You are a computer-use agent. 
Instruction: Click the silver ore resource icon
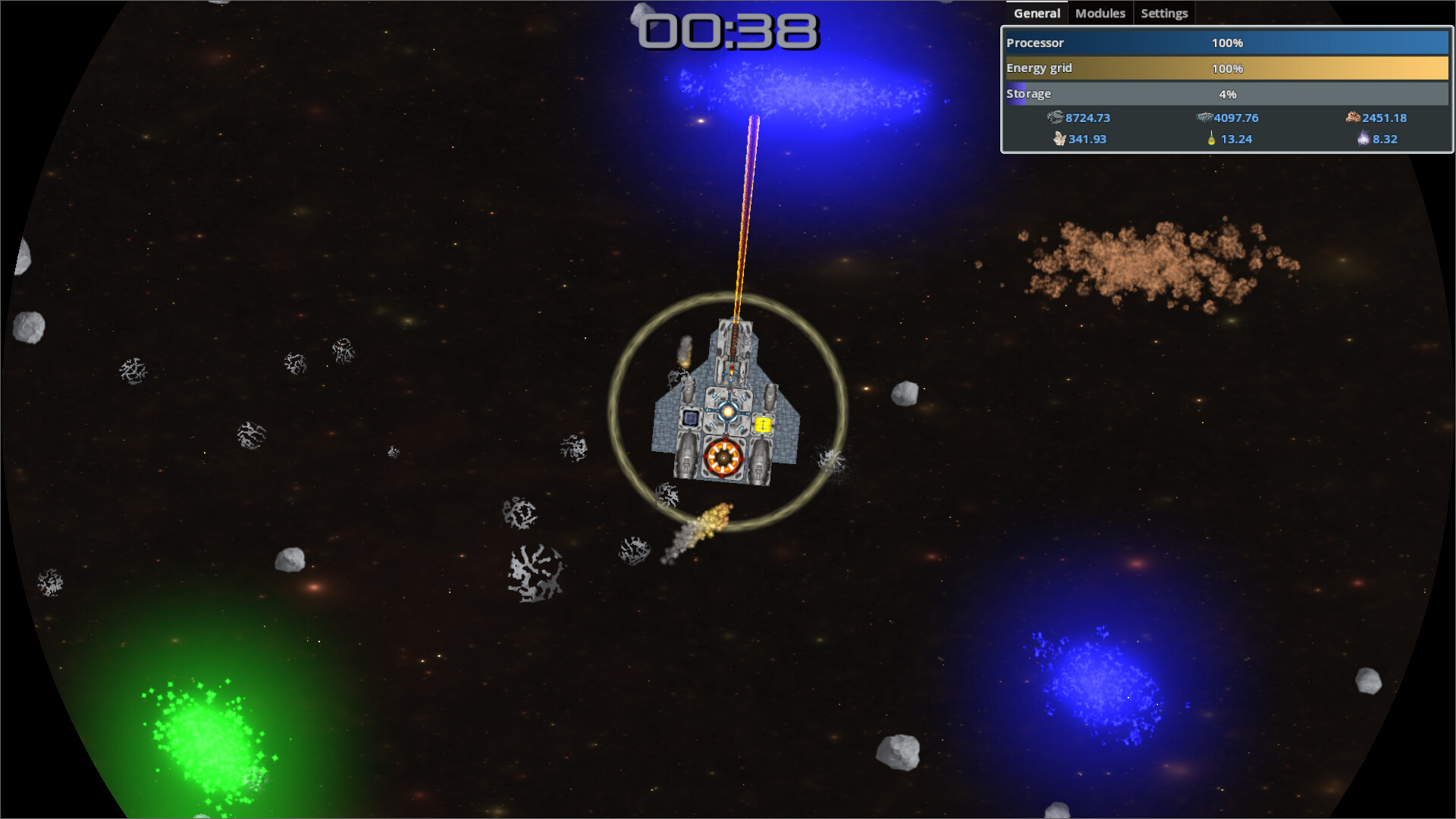[x=1203, y=118]
